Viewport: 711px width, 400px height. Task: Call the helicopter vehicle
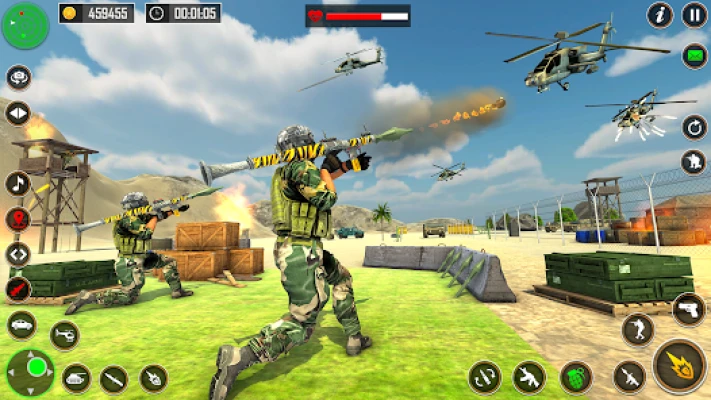pyautogui.click(x=64, y=335)
